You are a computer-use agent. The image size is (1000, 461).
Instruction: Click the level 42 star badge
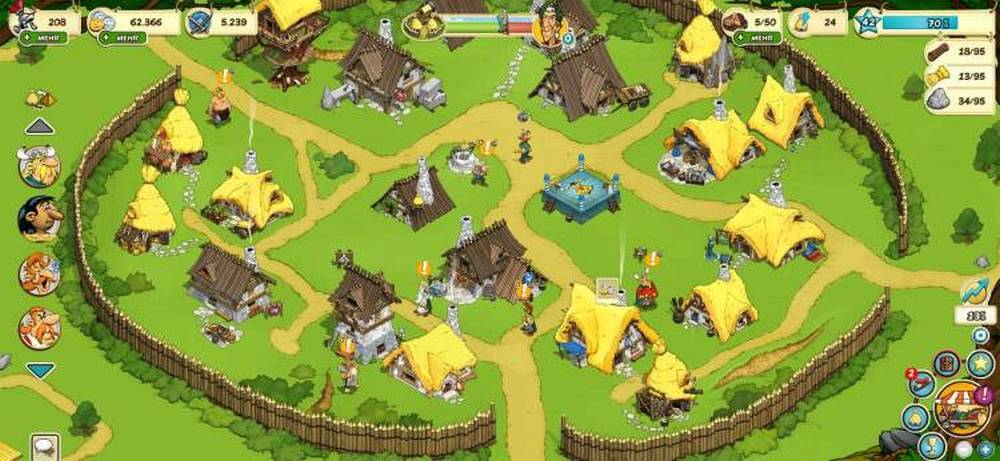click(x=866, y=20)
